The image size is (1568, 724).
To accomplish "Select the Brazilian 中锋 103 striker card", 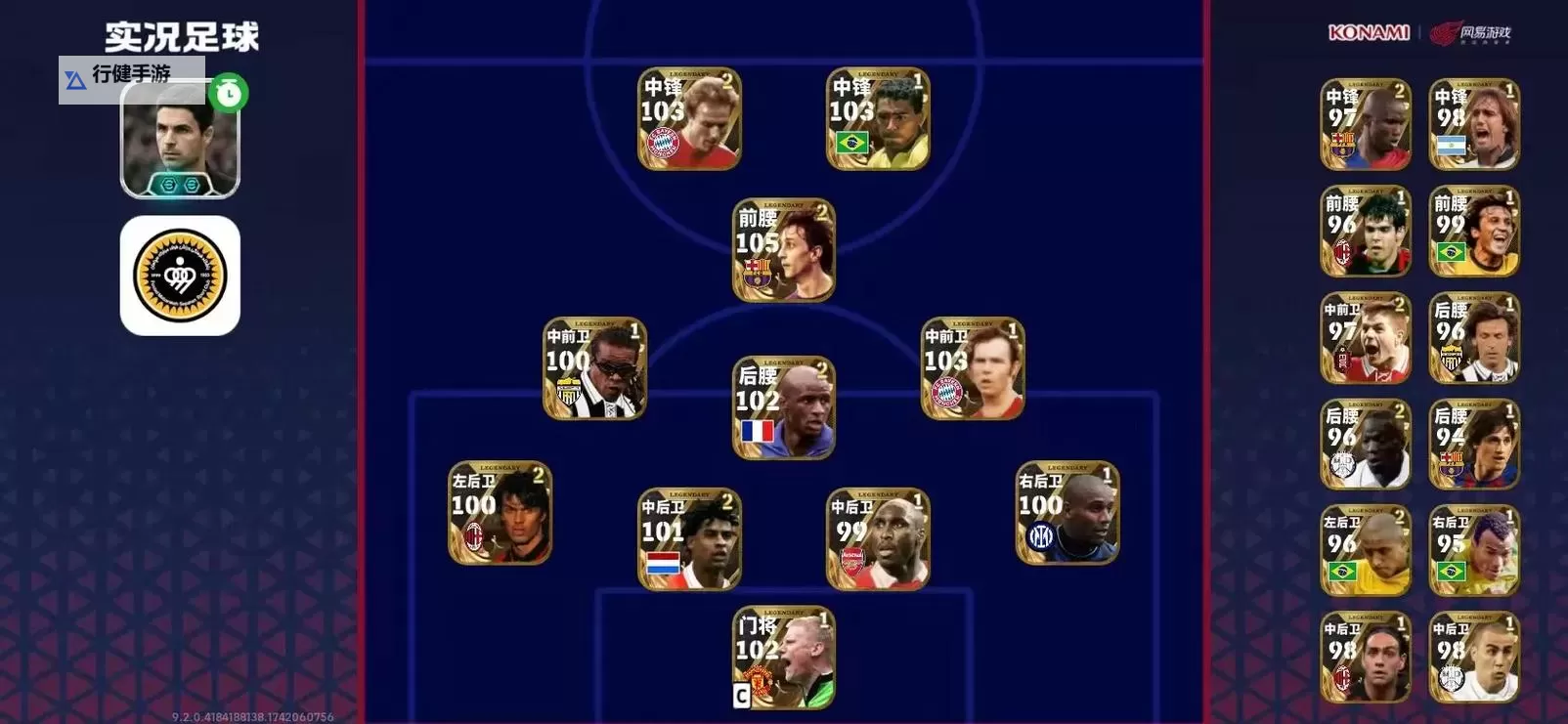I will pyautogui.click(x=877, y=117).
